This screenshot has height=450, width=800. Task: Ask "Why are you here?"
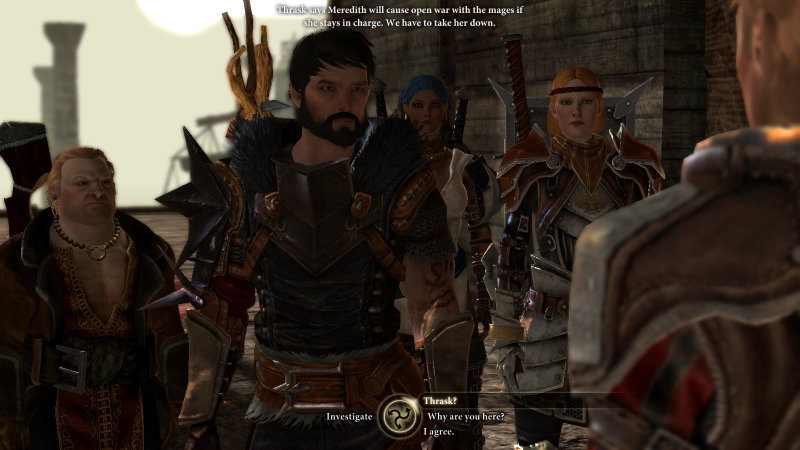pyautogui.click(x=465, y=416)
